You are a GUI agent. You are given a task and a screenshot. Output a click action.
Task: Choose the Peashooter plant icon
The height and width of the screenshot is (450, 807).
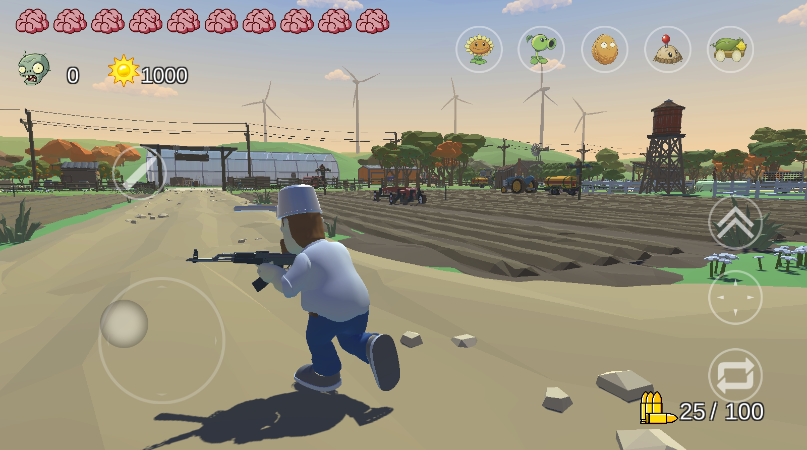541,49
